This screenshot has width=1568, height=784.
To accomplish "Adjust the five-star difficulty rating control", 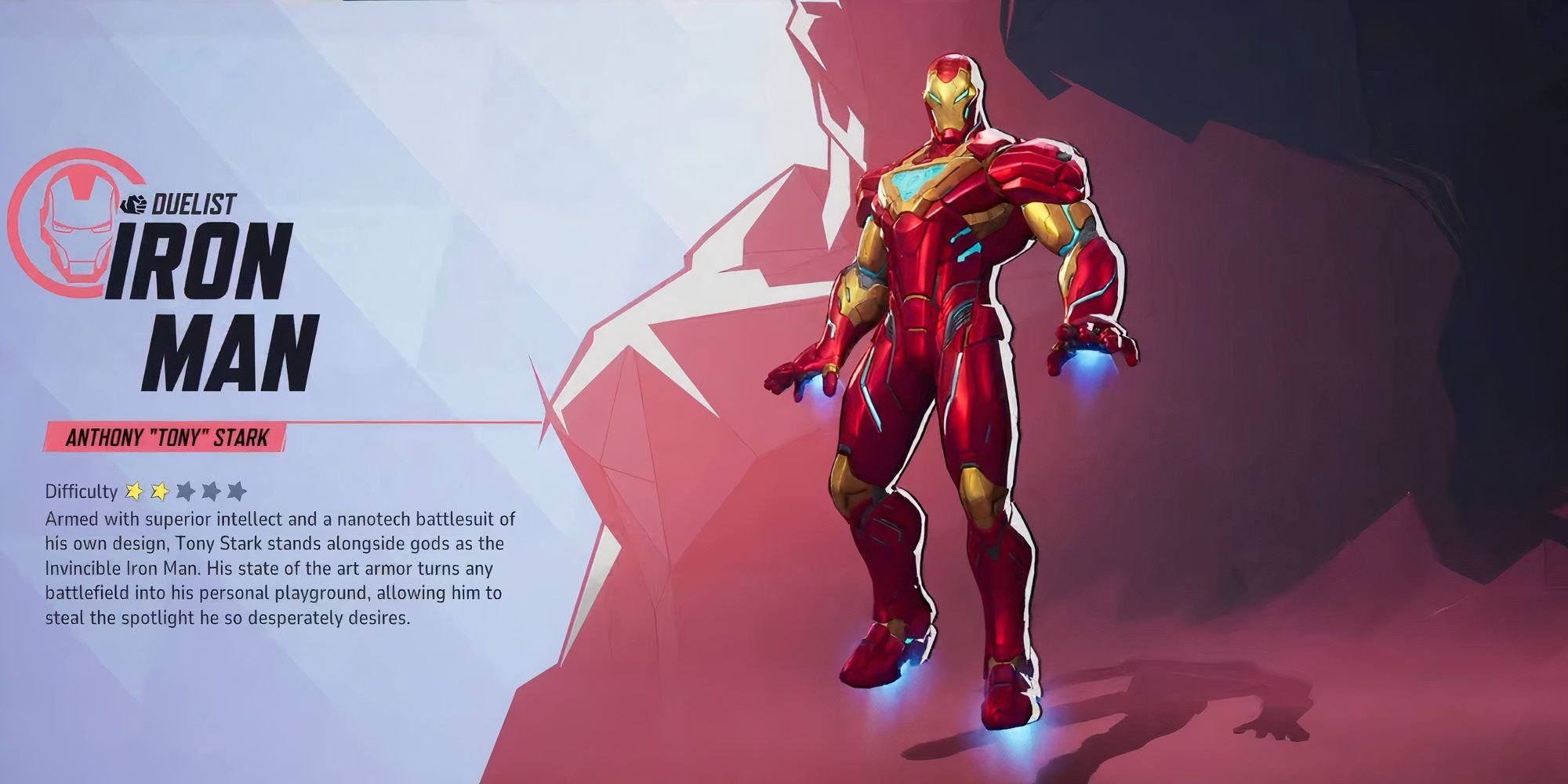I will pos(184,490).
